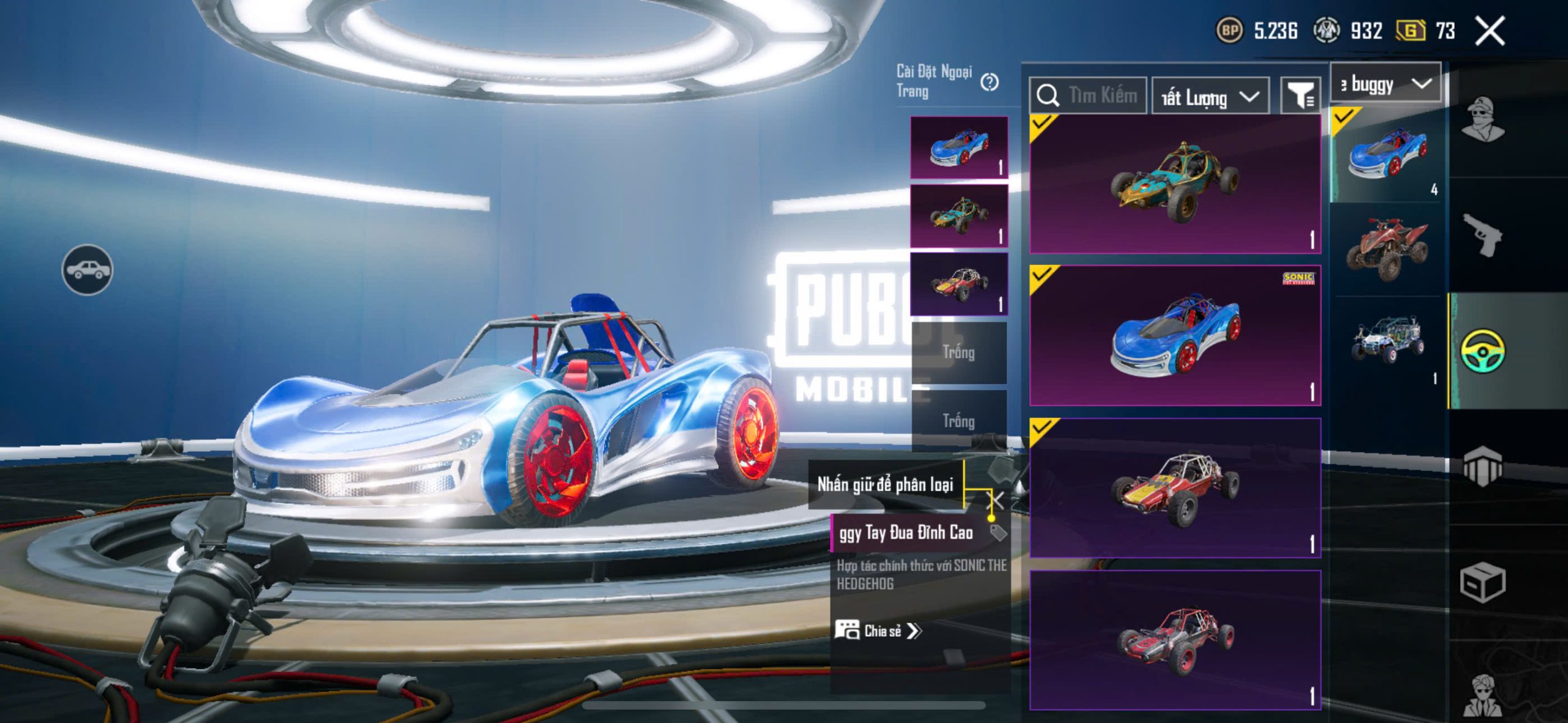Pick the dark red skeleton buggy skin

pos(1175,640)
